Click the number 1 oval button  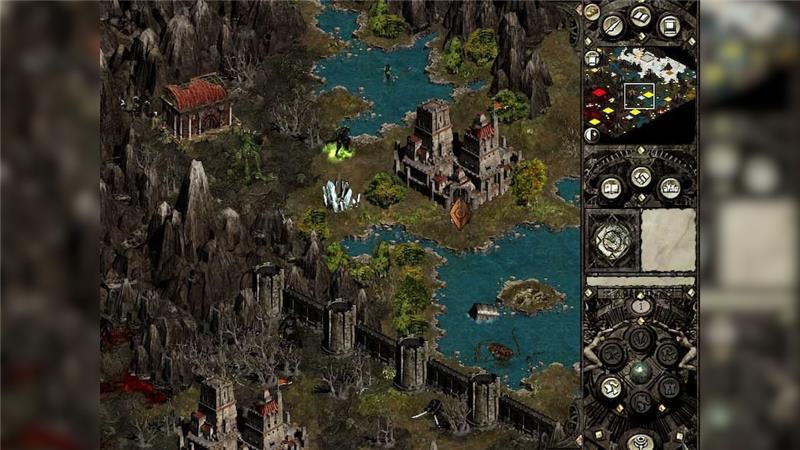coord(641,306)
